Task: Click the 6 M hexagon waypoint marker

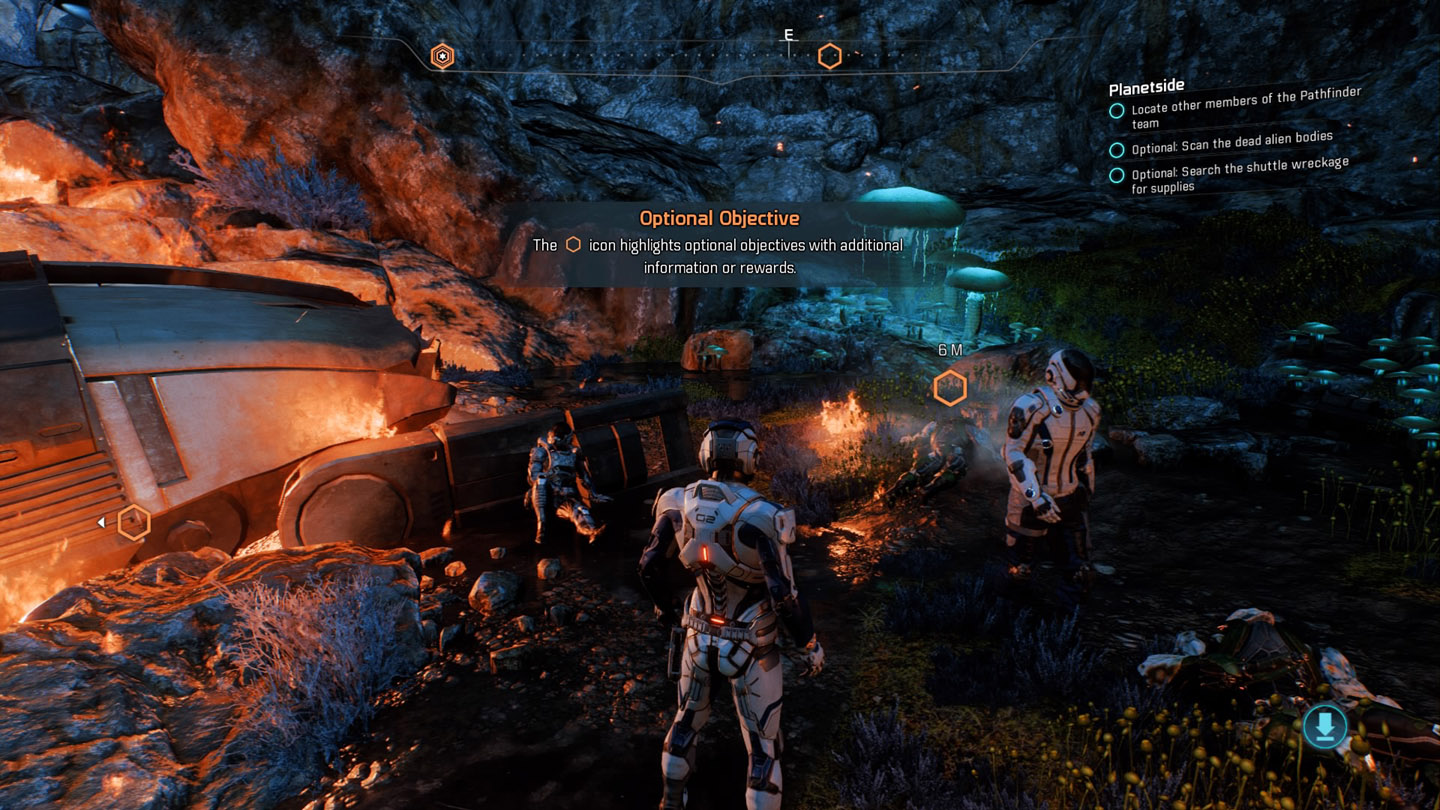Action: click(x=950, y=388)
